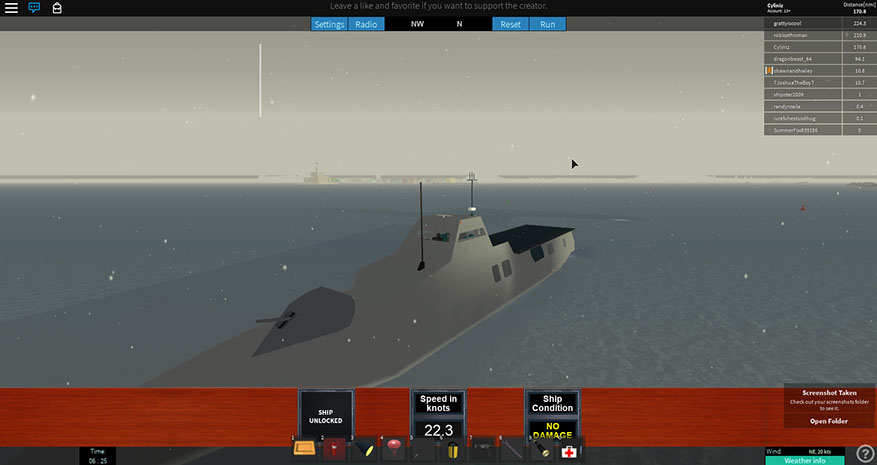Image resolution: width=877 pixels, height=465 pixels.
Task: Show the Weather info panel
Action: [803, 460]
